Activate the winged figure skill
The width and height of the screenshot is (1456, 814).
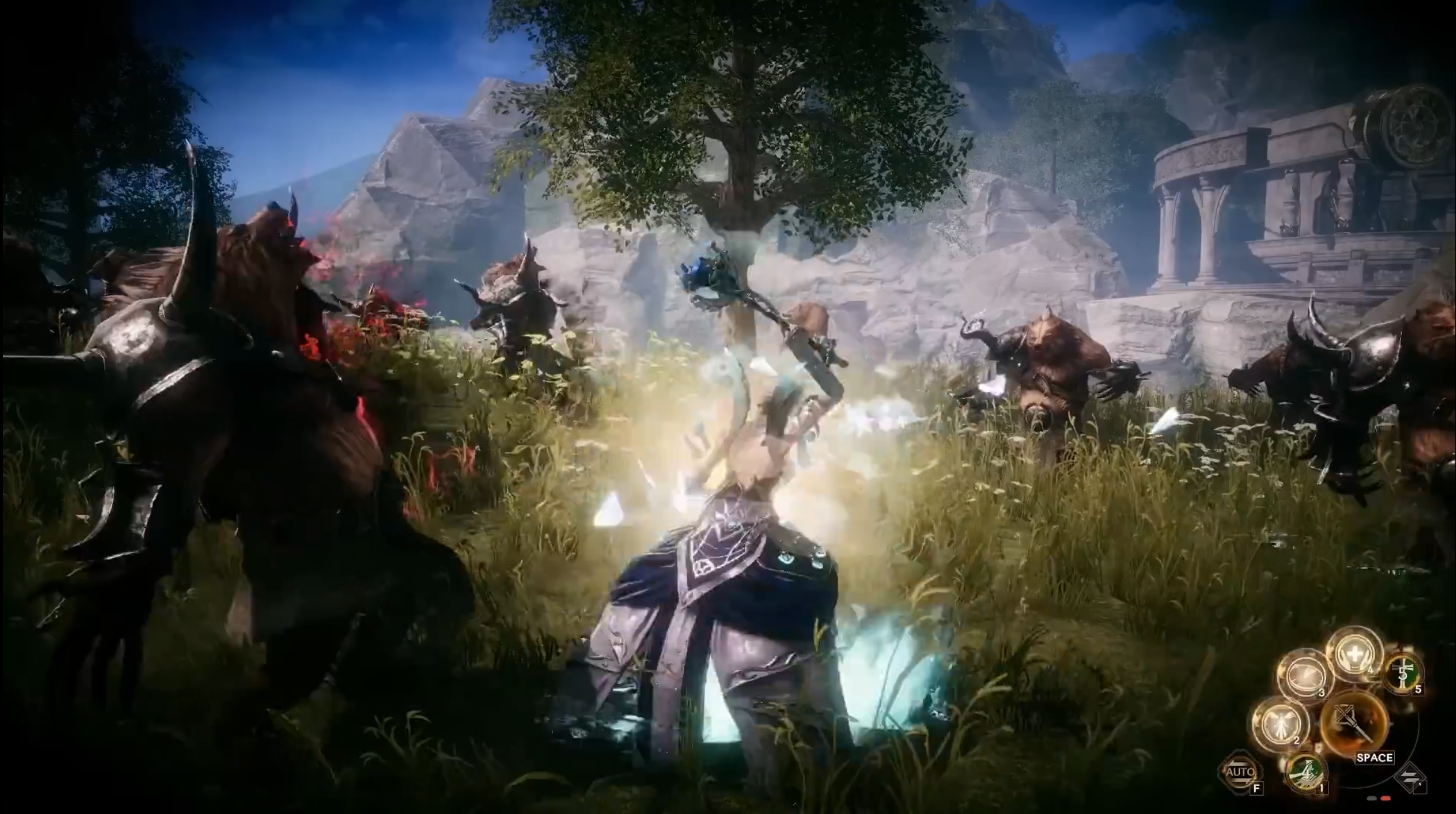(1280, 723)
